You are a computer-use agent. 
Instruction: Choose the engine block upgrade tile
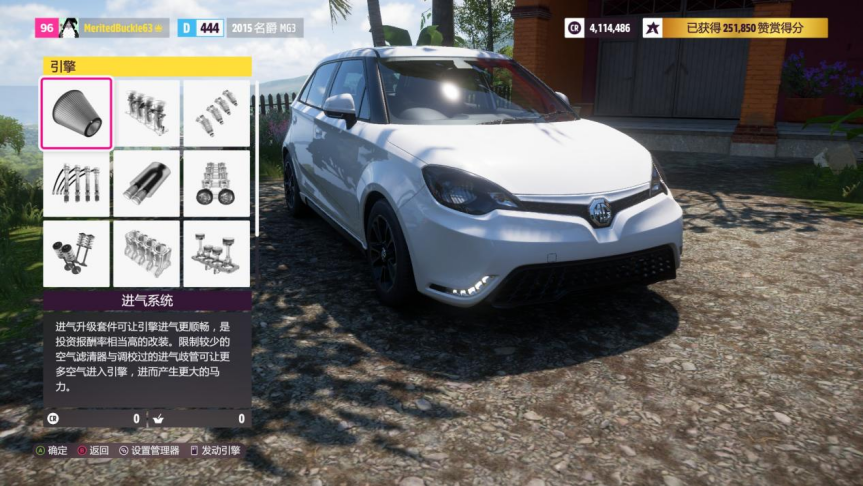pyautogui.click(x=146, y=253)
